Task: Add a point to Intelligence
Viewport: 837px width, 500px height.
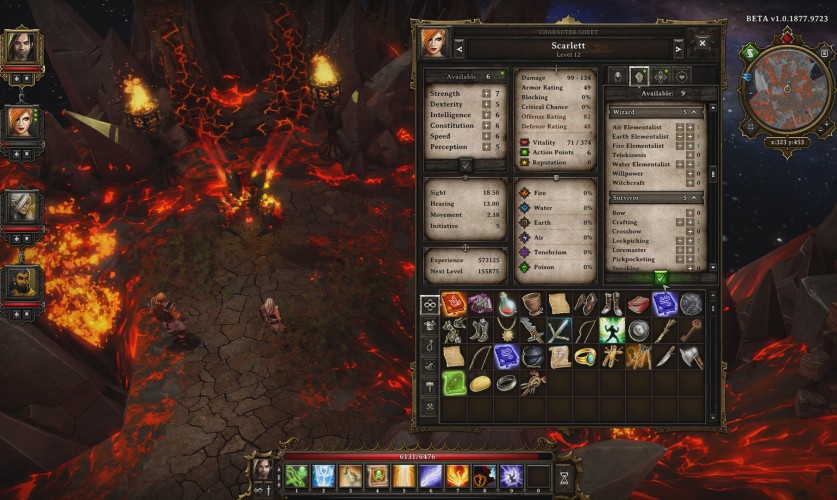Action: tap(486, 115)
